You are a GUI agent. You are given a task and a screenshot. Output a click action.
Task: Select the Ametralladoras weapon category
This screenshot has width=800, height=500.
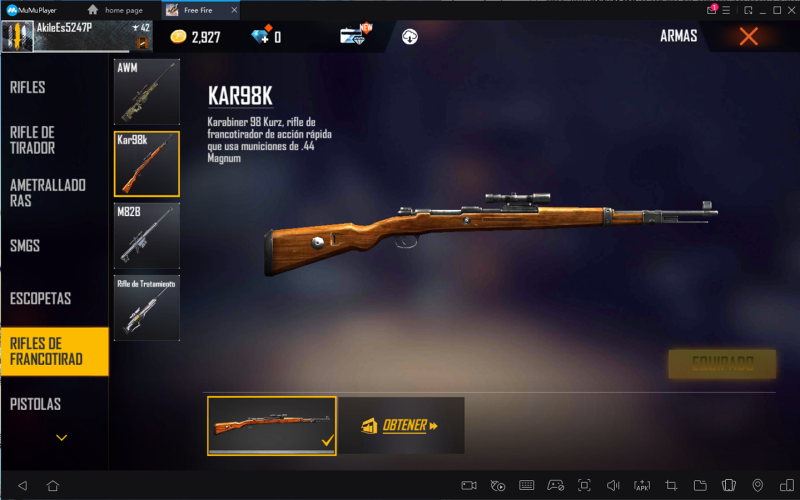47,193
